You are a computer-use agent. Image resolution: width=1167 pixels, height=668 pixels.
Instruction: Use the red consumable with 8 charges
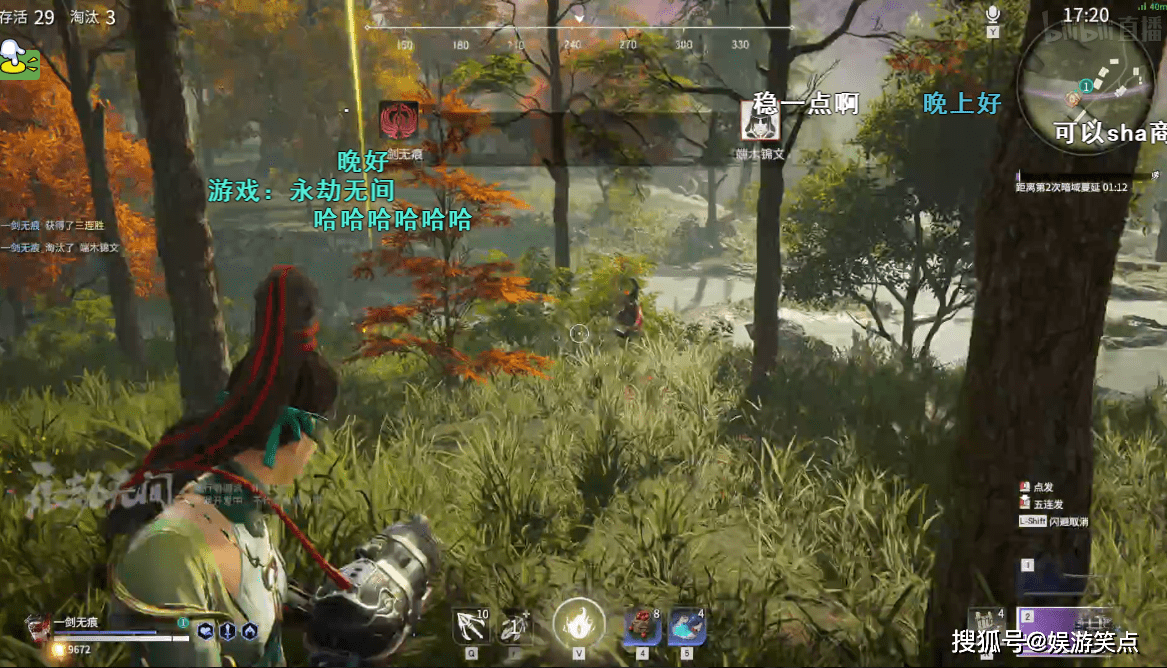pos(642,626)
